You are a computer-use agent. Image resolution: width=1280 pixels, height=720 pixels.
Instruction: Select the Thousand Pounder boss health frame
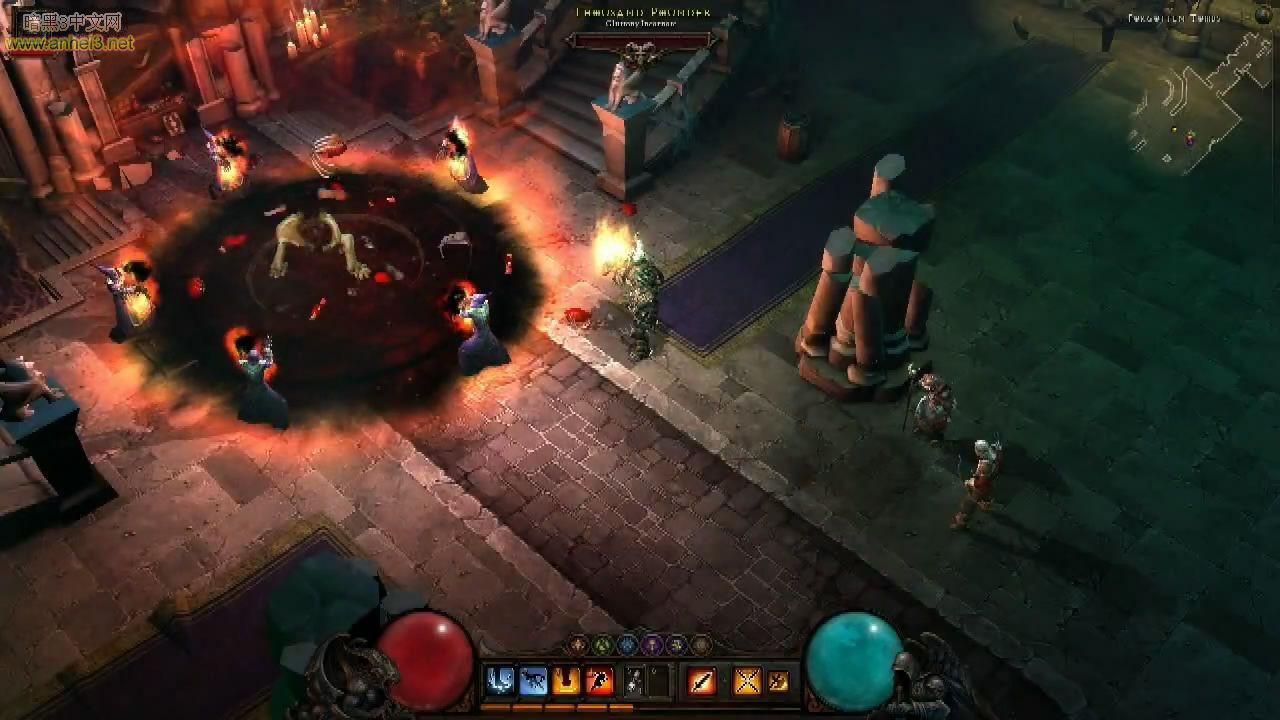coord(640,41)
